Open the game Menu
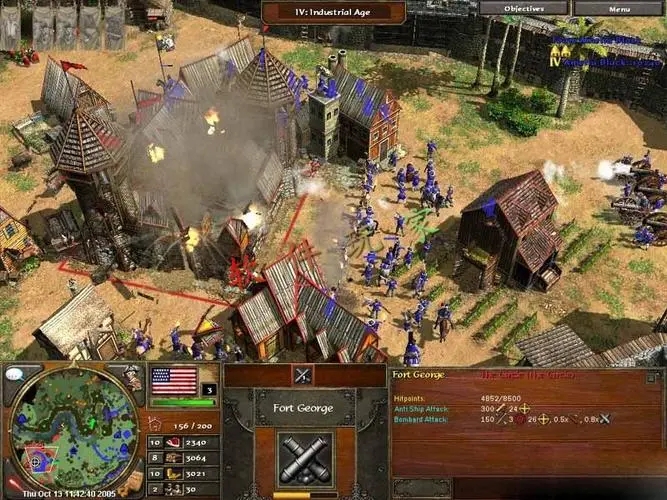 coord(618,9)
